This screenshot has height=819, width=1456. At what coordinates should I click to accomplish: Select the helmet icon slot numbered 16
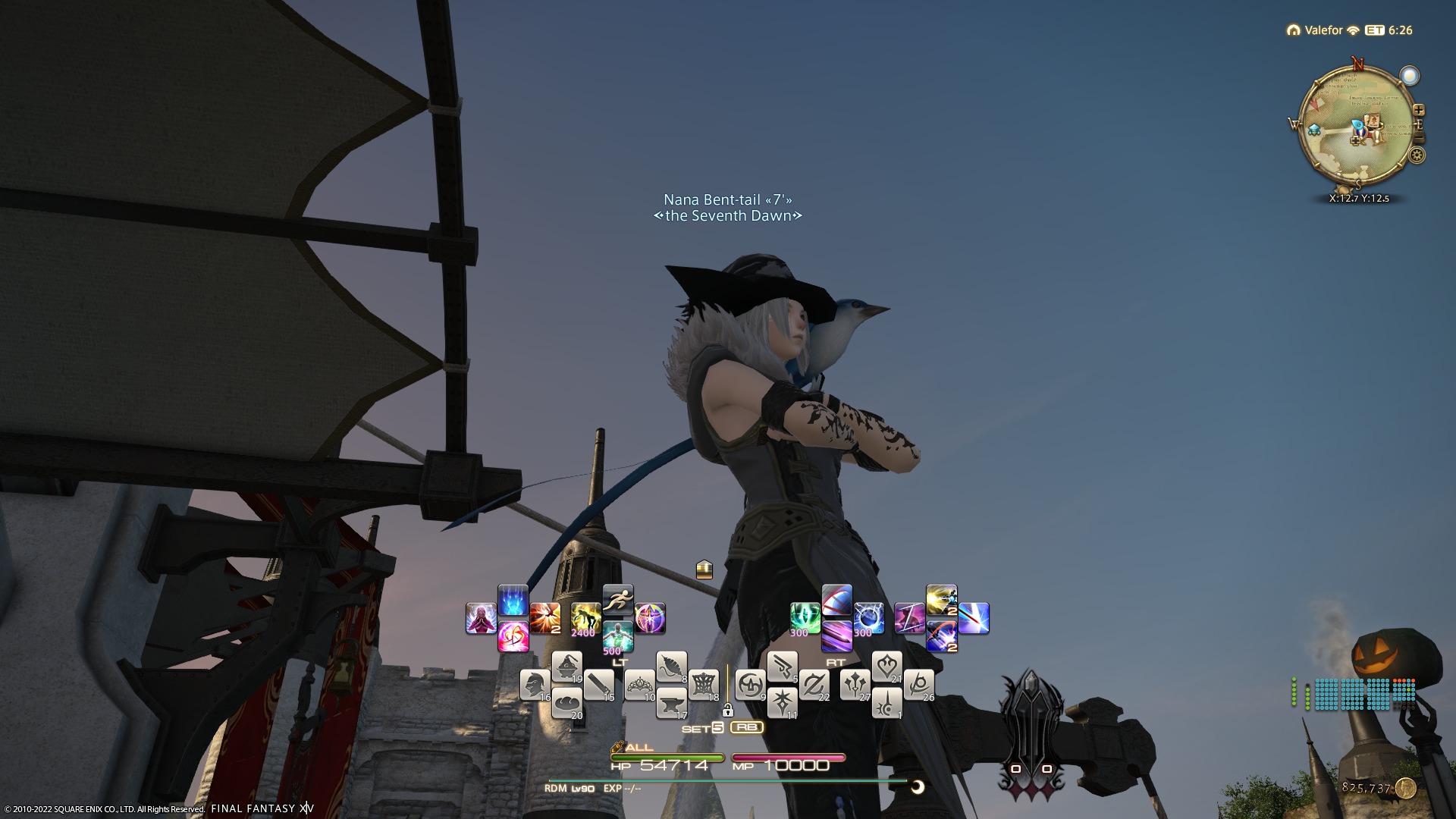(535, 685)
